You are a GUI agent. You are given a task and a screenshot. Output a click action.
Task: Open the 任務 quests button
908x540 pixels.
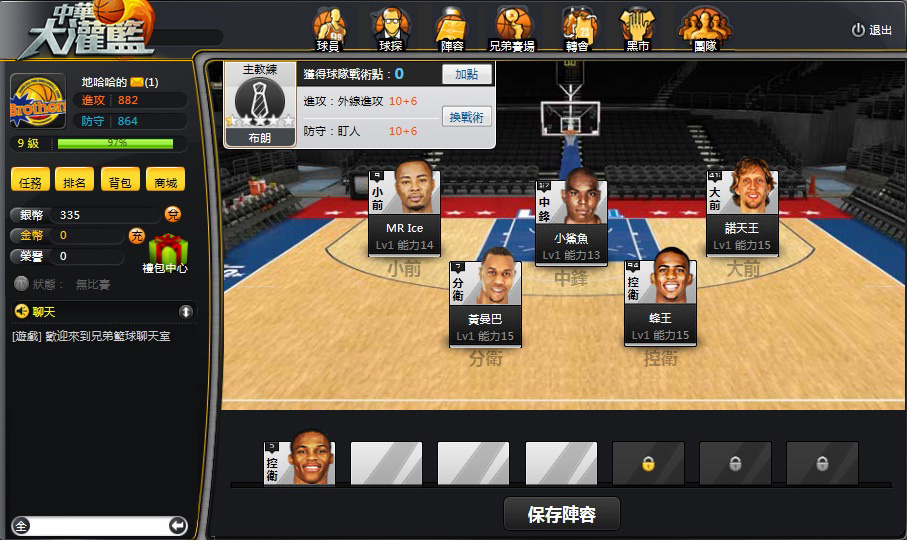31,182
